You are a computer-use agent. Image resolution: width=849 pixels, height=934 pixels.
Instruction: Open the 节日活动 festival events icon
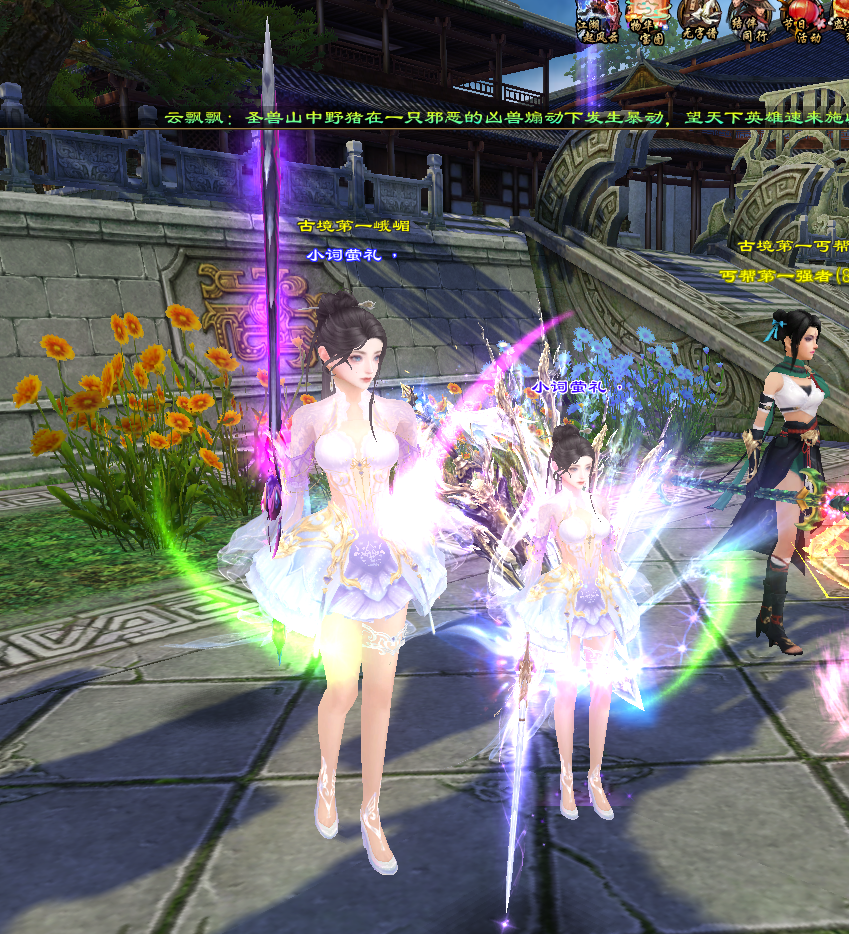(800, 21)
